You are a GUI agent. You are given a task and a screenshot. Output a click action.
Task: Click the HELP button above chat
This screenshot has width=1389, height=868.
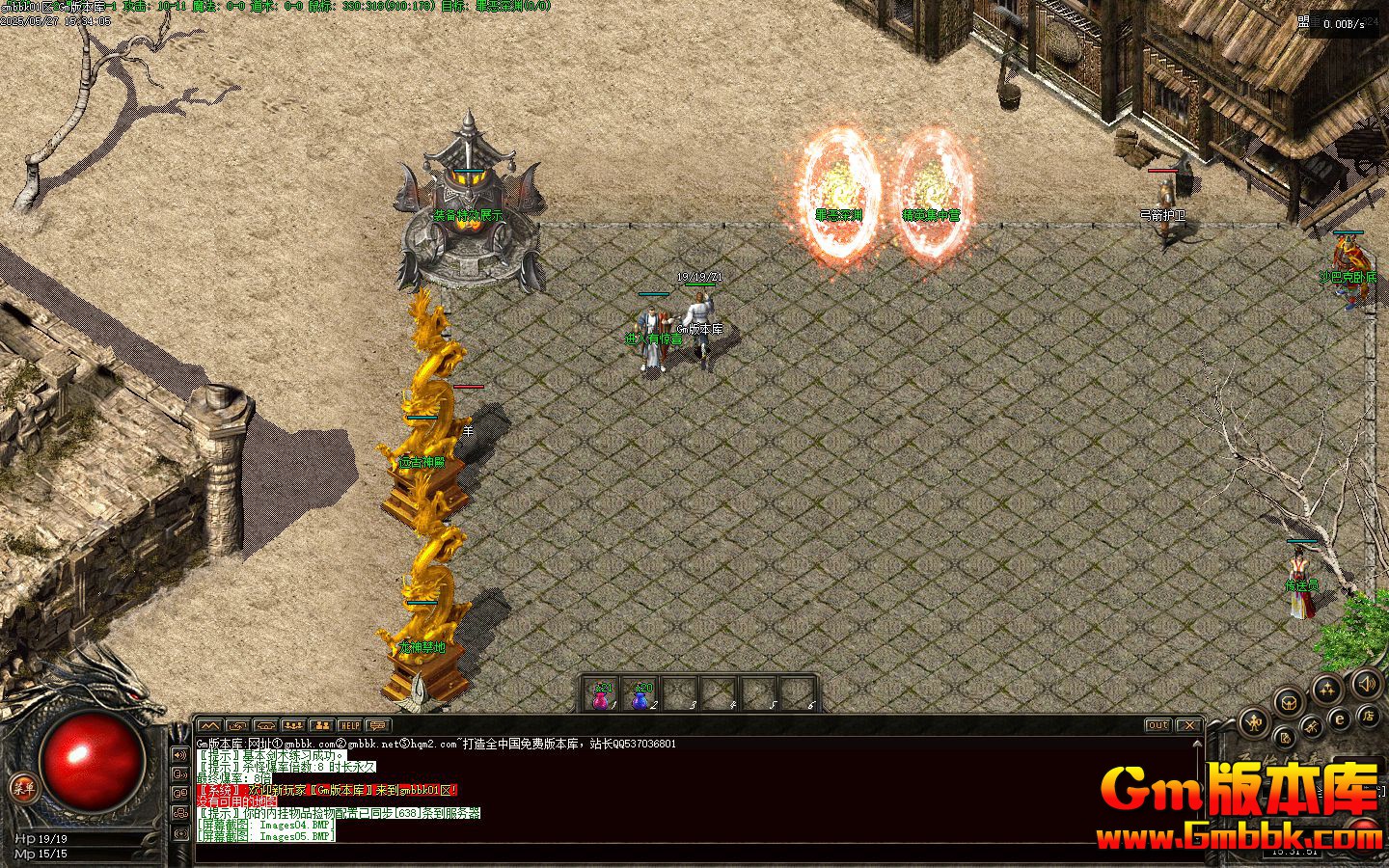(x=349, y=725)
